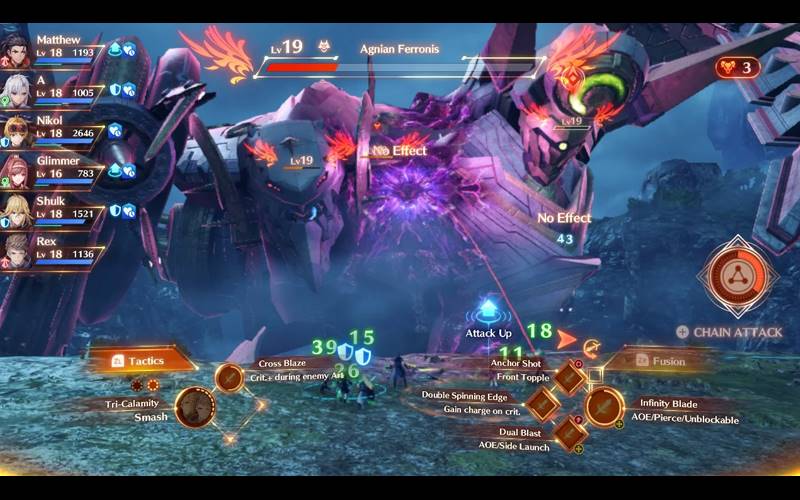
Task: Select Nikol's party portrait
Action: click(17, 129)
